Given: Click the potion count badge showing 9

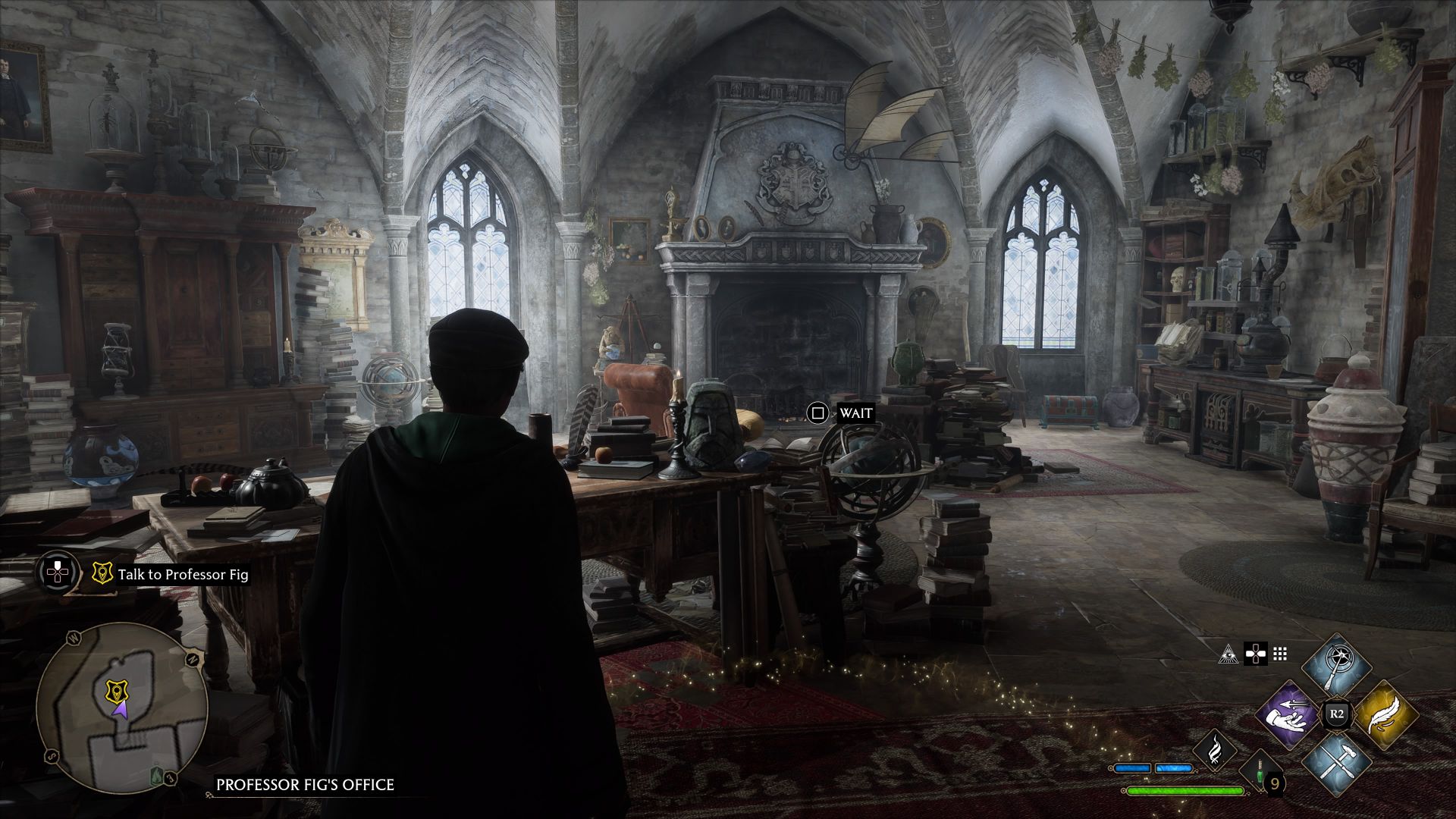Looking at the screenshot, I should coord(1276,783).
